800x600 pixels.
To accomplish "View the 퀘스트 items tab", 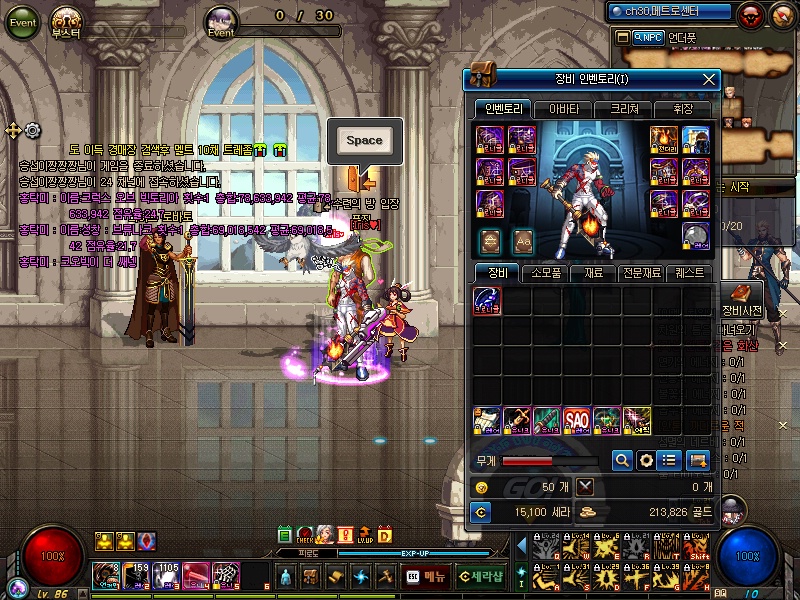I will (x=690, y=272).
